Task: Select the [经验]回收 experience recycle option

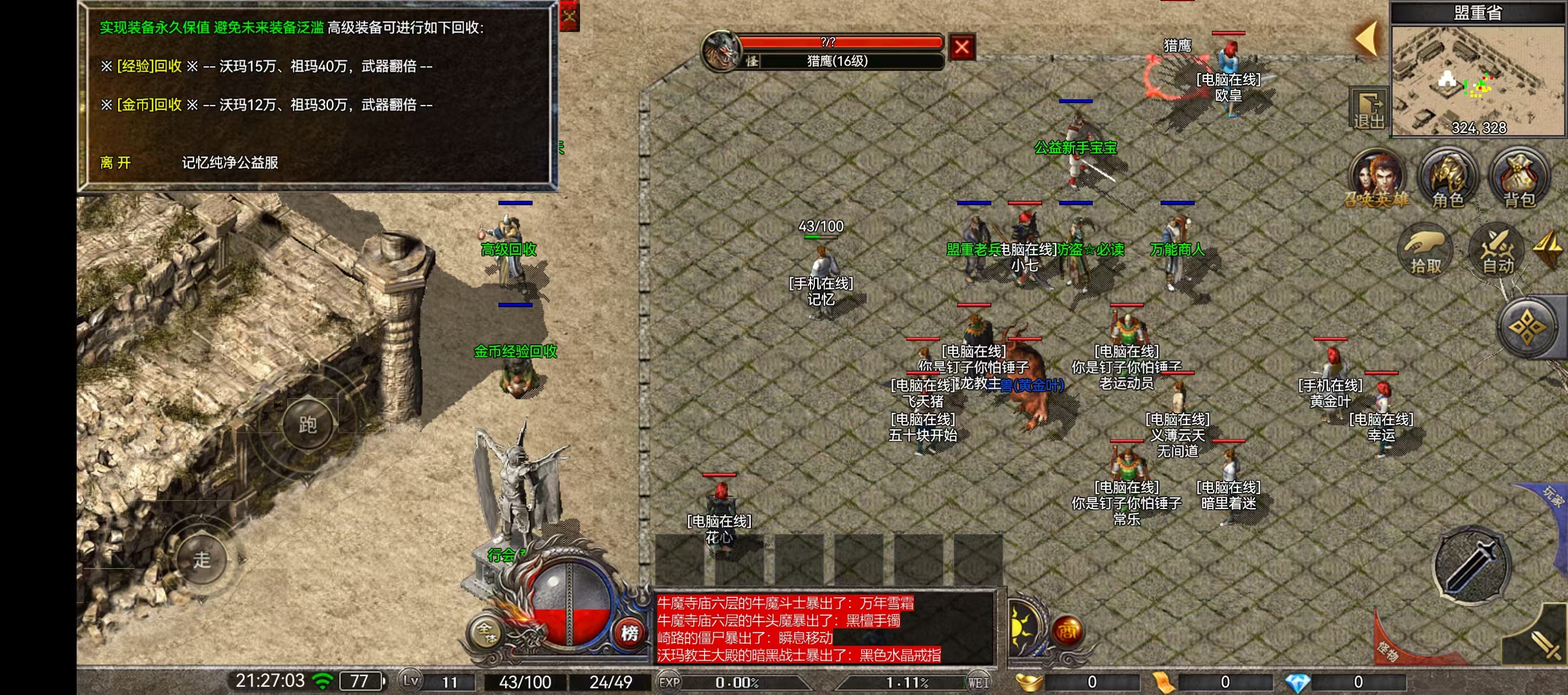Action: (x=149, y=66)
